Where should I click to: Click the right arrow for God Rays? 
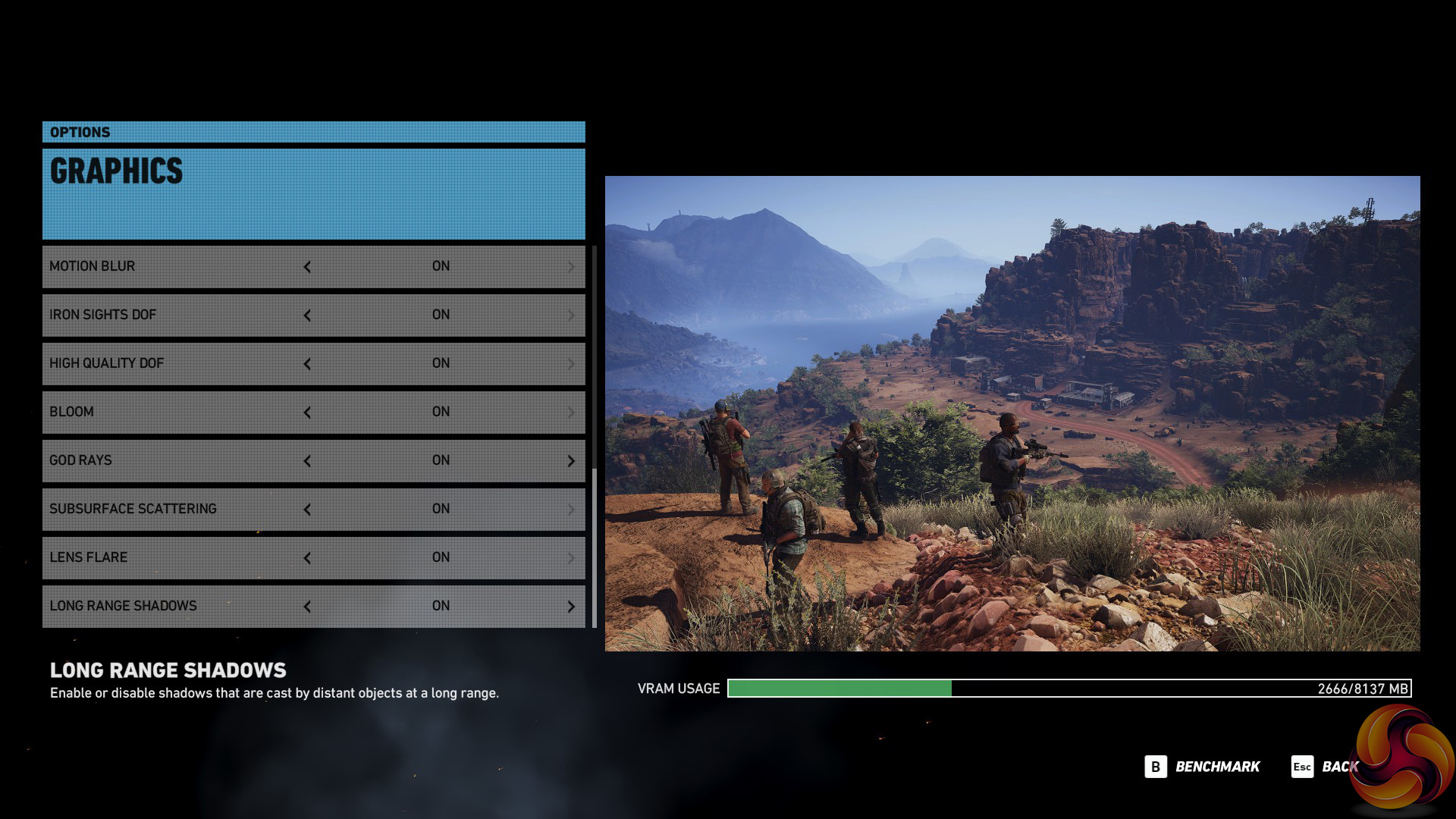571,461
